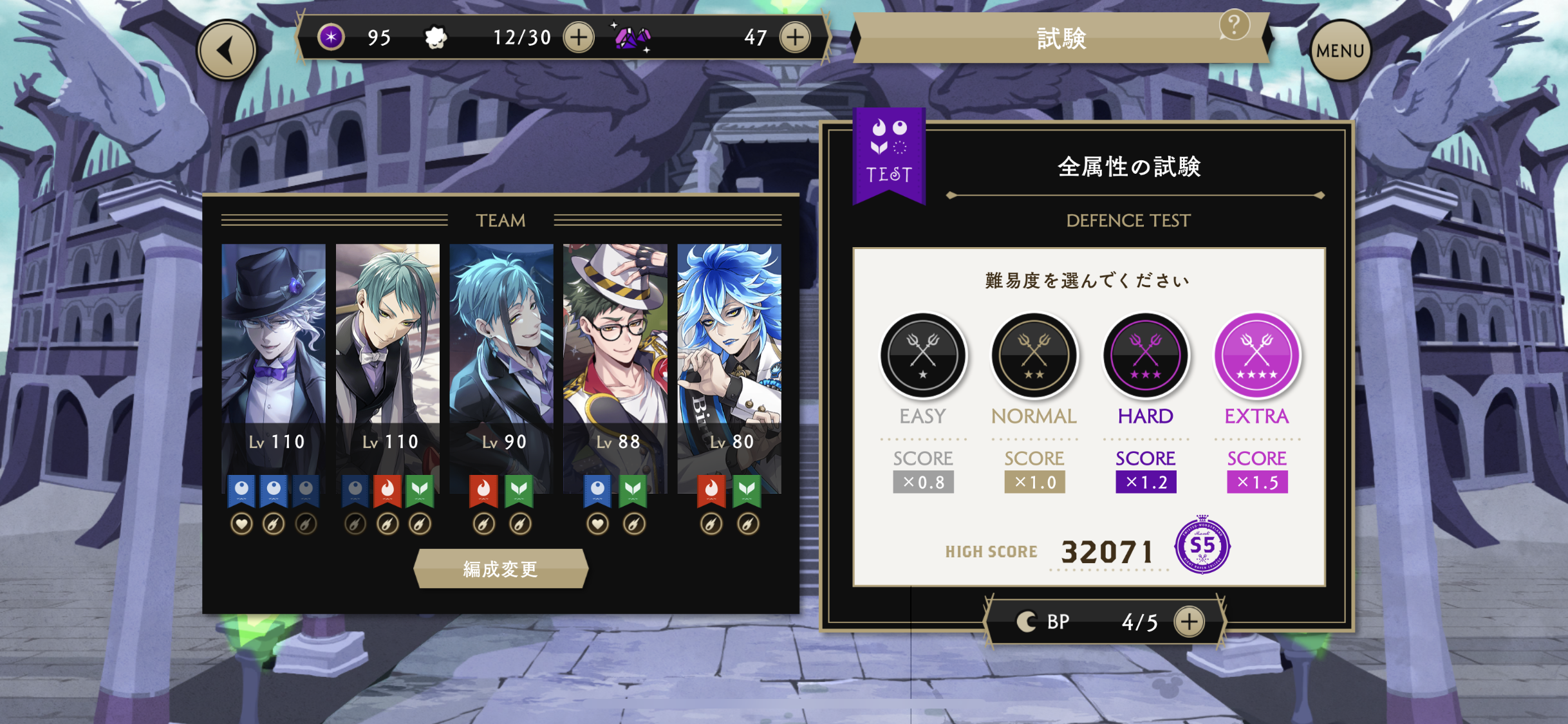Select EXTRA difficulty
Viewport: 1568px width, 724px height.
1256,355
